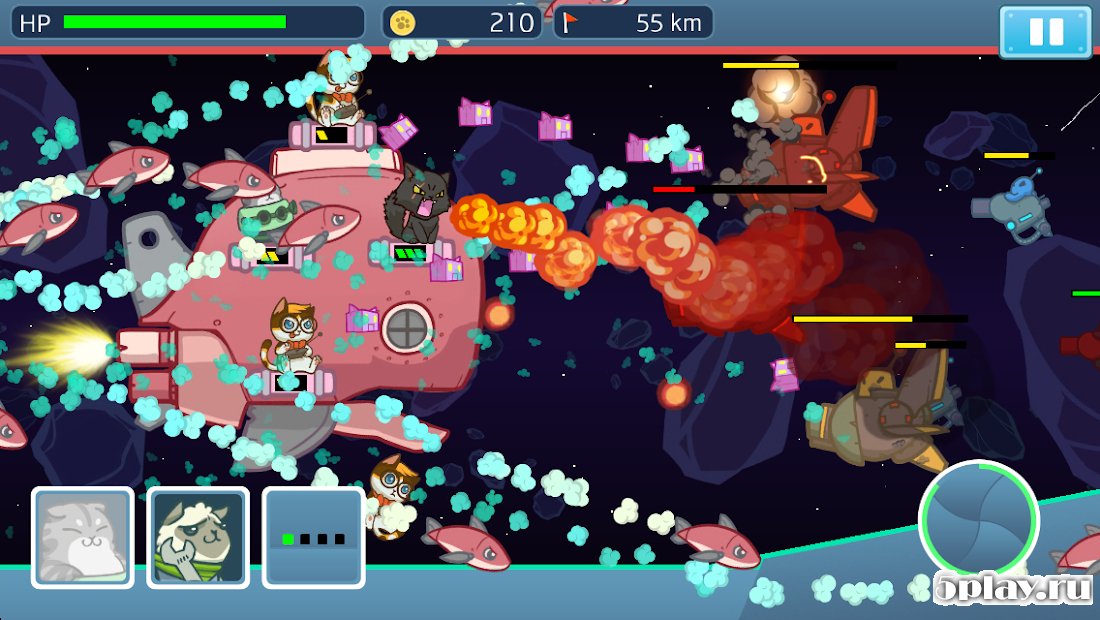Pause the game with the top-right button

(1045, 31)
